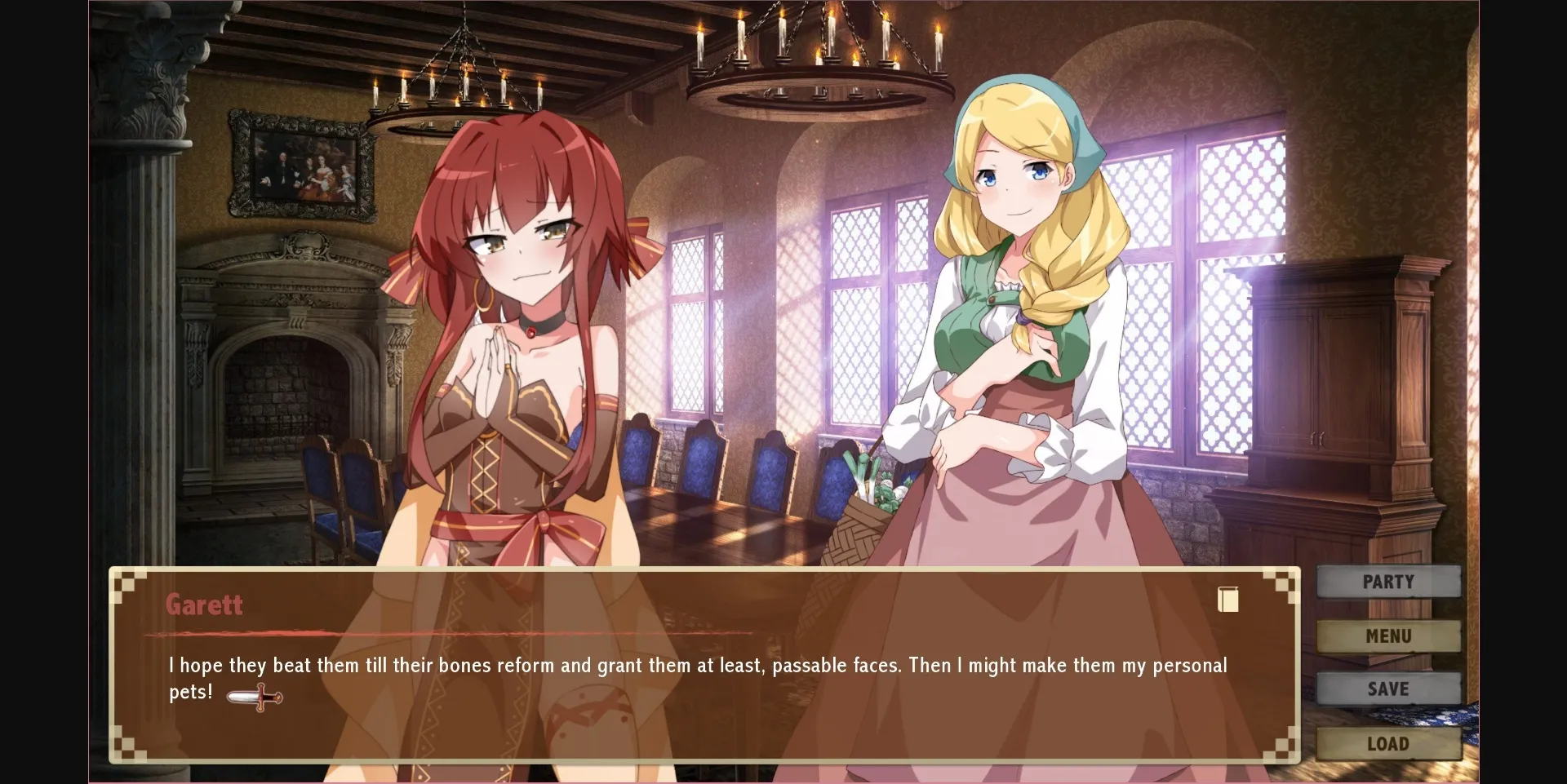Open the SAVE screen

[1389, 689]
